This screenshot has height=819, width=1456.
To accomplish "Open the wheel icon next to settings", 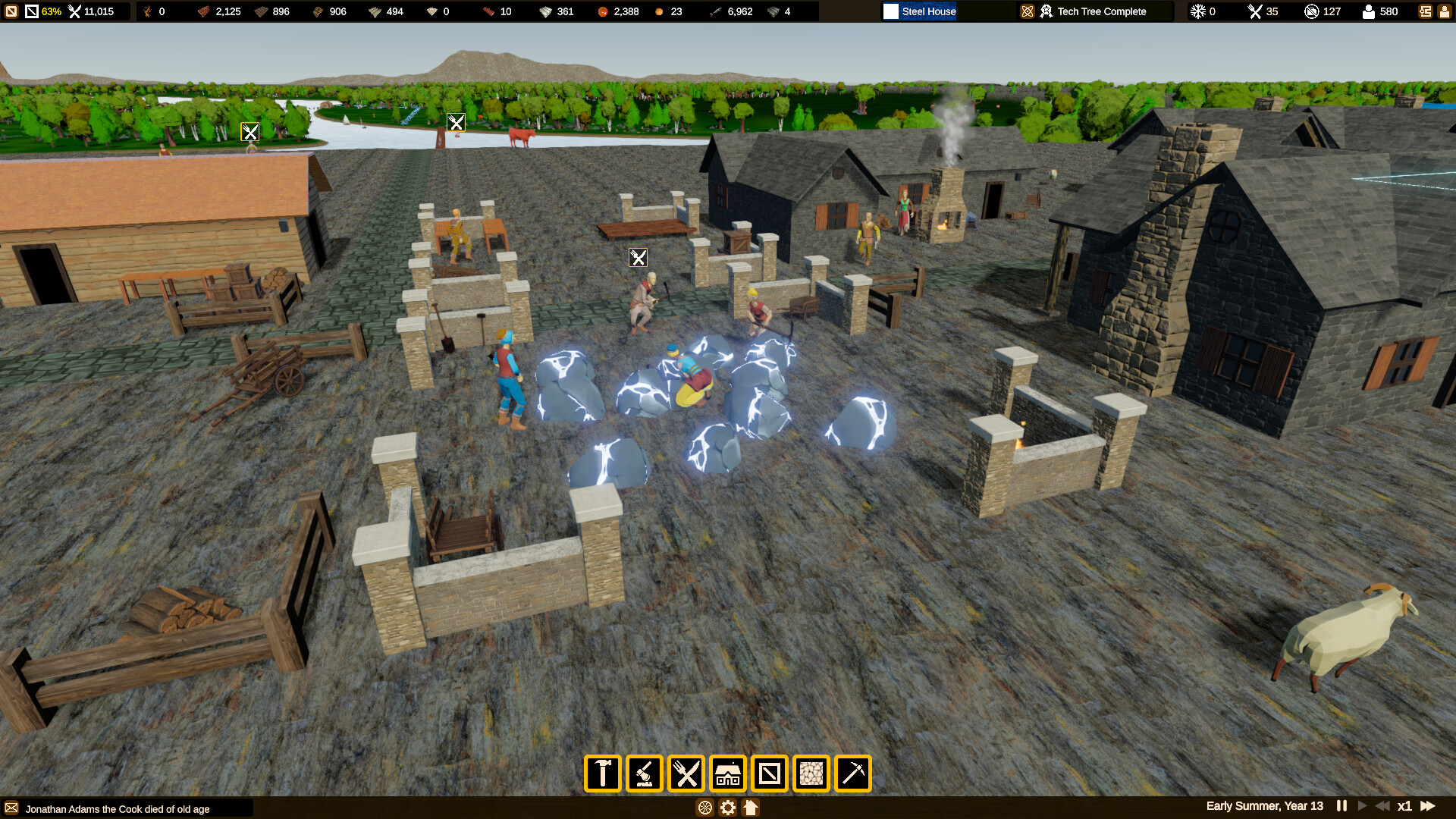I will click(x=704, y=808).
